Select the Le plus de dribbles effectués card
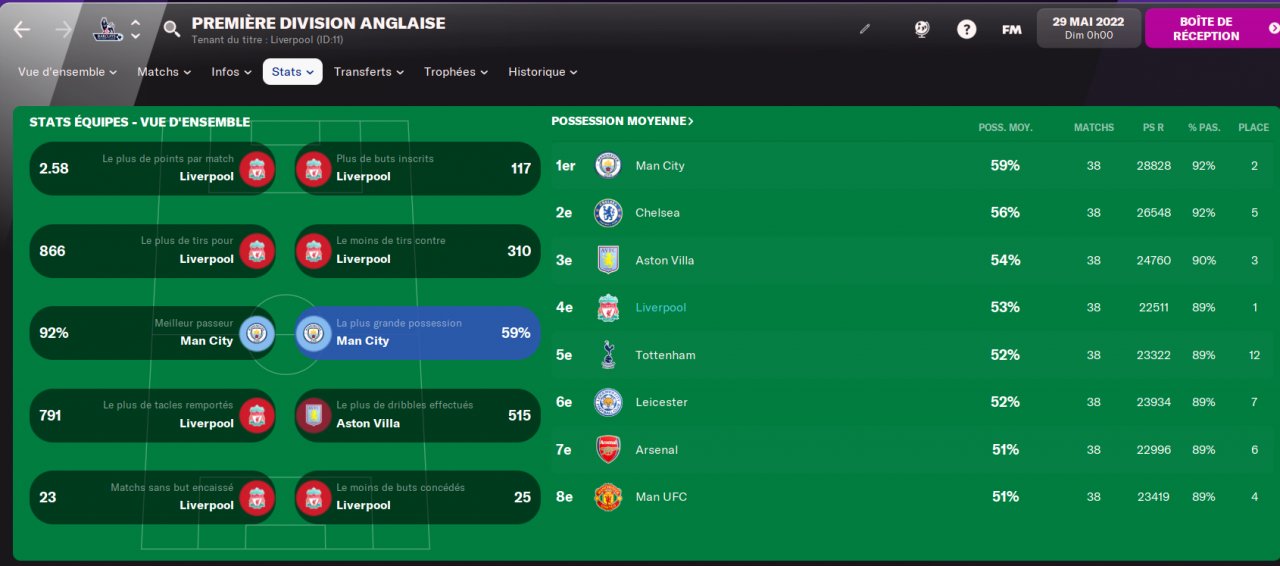1280x566 pixels. coord(417,415)
